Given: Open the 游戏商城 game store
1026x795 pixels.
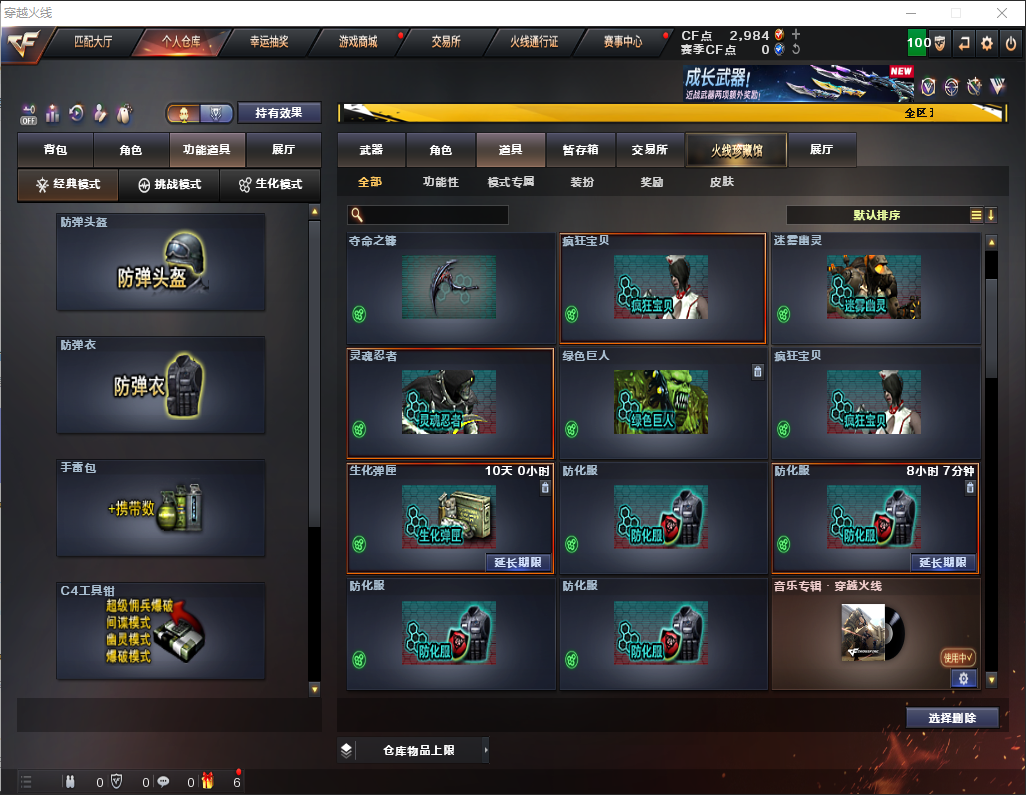Looking at the screenshot, I should [358, 42].
